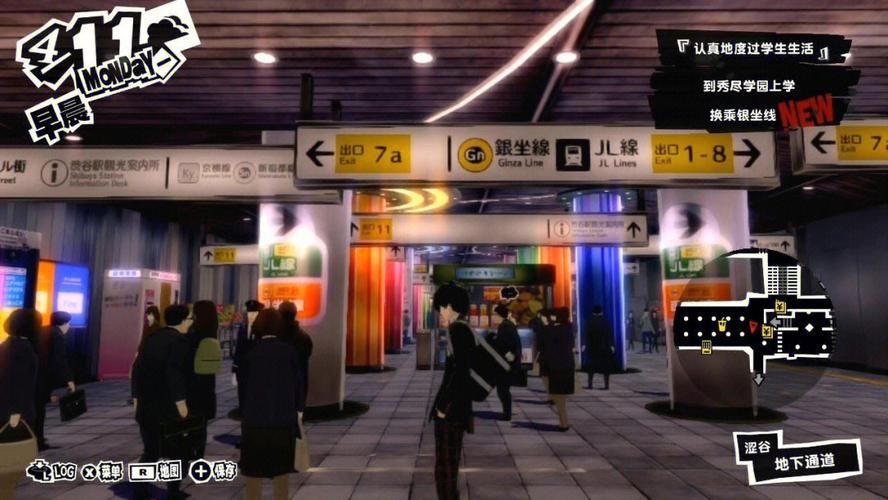Choose the downward exit arrow on minimap
The image size is (888, 500).
[x=759, y=379]
